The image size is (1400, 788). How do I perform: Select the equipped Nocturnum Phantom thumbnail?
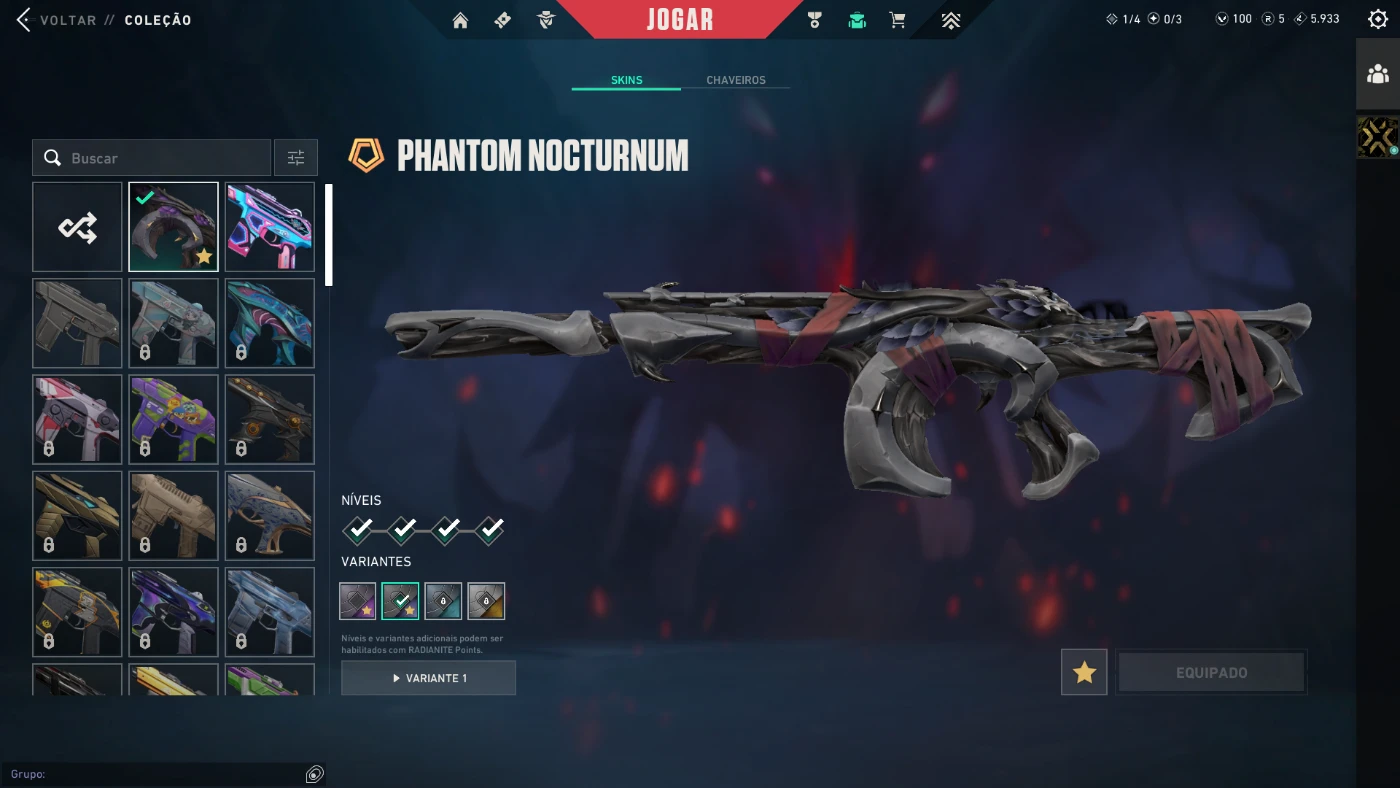pyautogui.click(x=173, y=227)
